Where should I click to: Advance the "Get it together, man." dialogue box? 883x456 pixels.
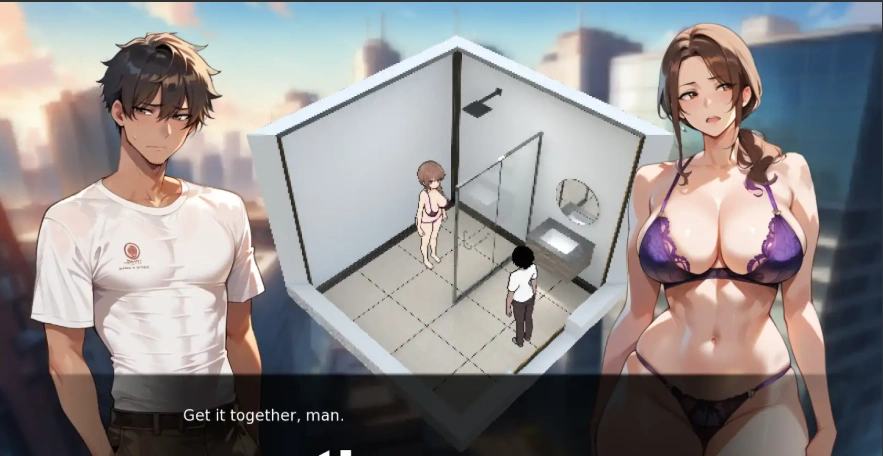[440, 415]
